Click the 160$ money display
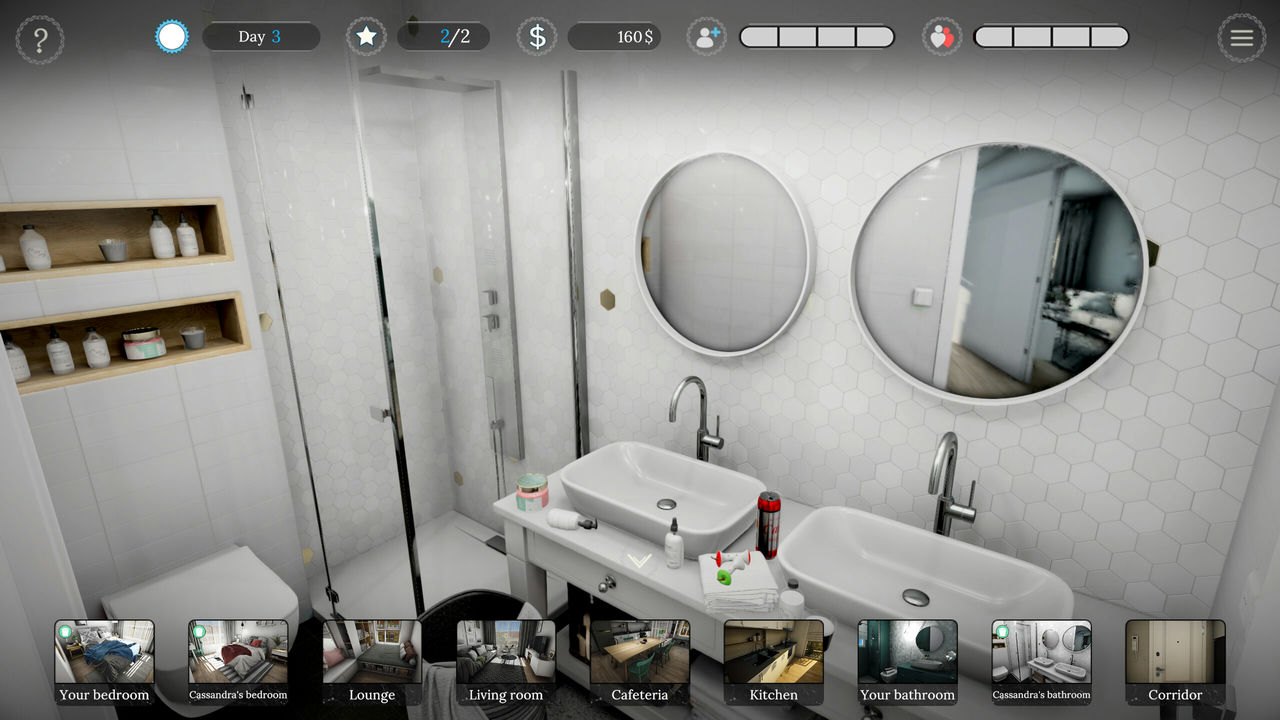Viewport: 1280px width, 720px height. pyautogui.click(x=614, y=36)
